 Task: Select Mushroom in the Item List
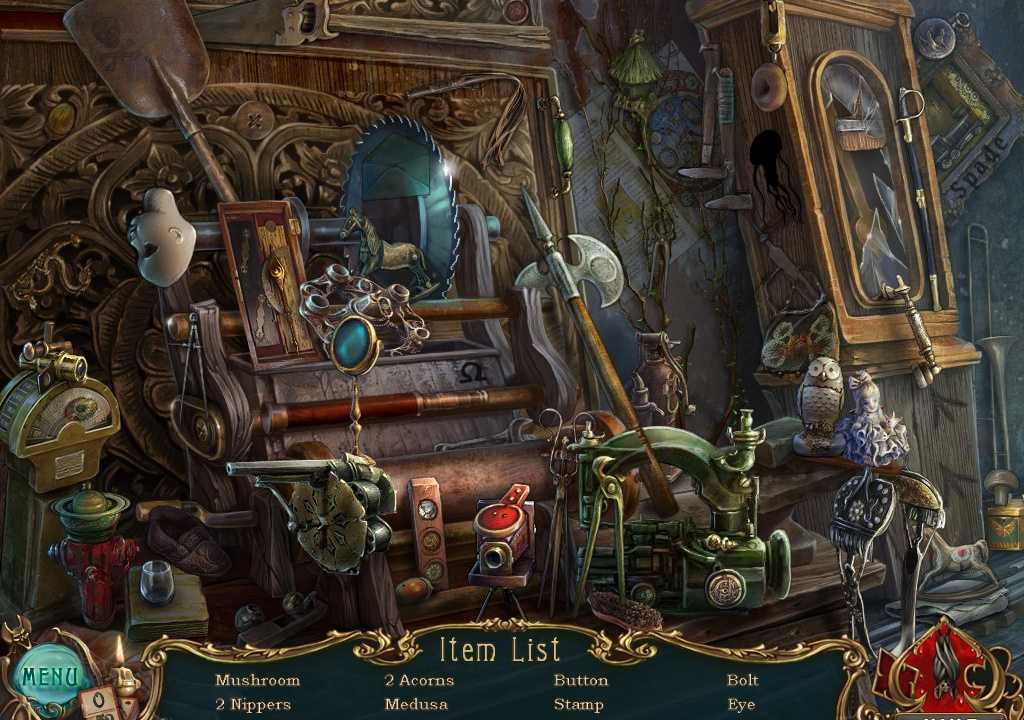click(x=257, y=681)
